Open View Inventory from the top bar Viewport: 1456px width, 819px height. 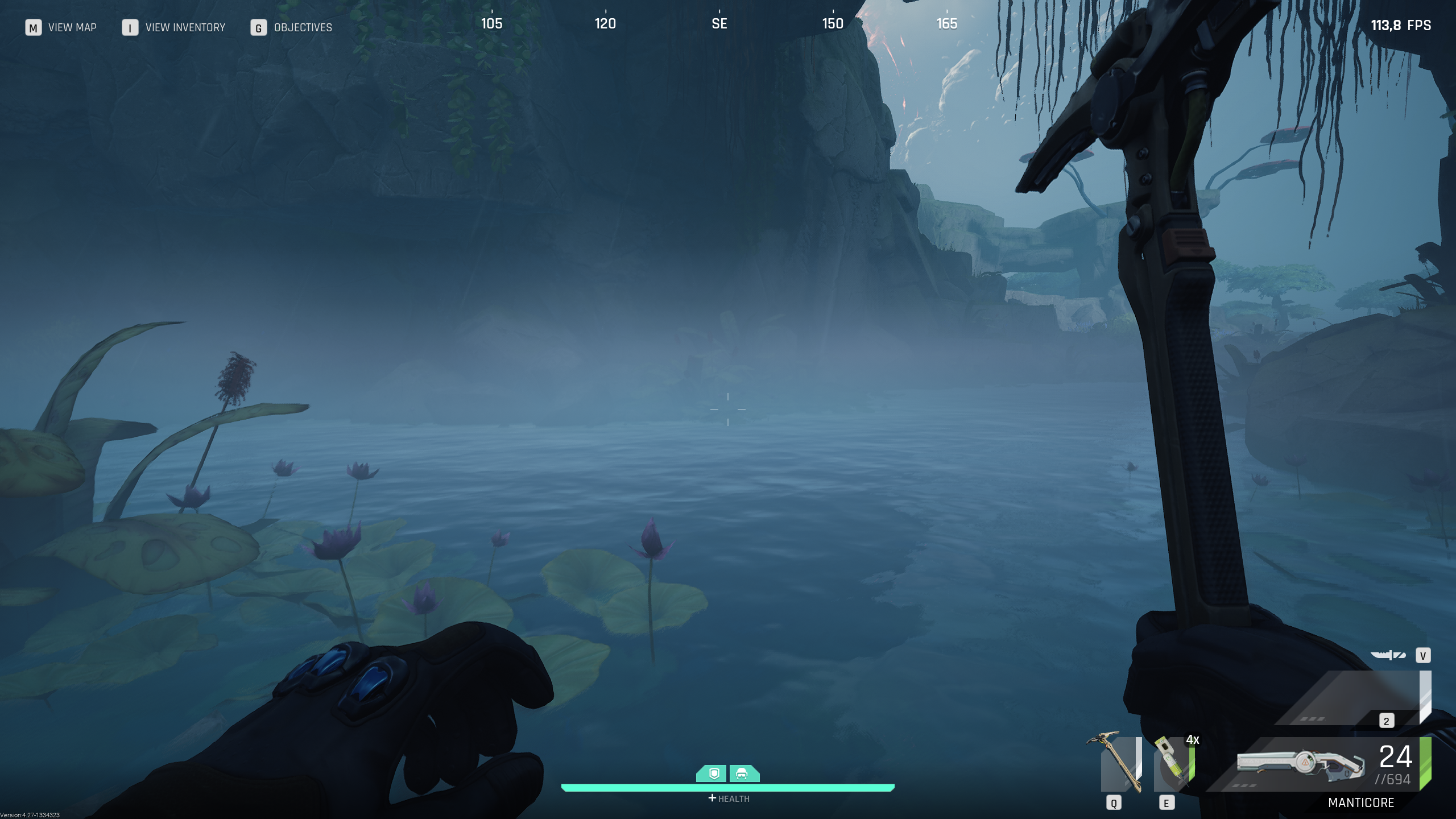coord(185,27)
